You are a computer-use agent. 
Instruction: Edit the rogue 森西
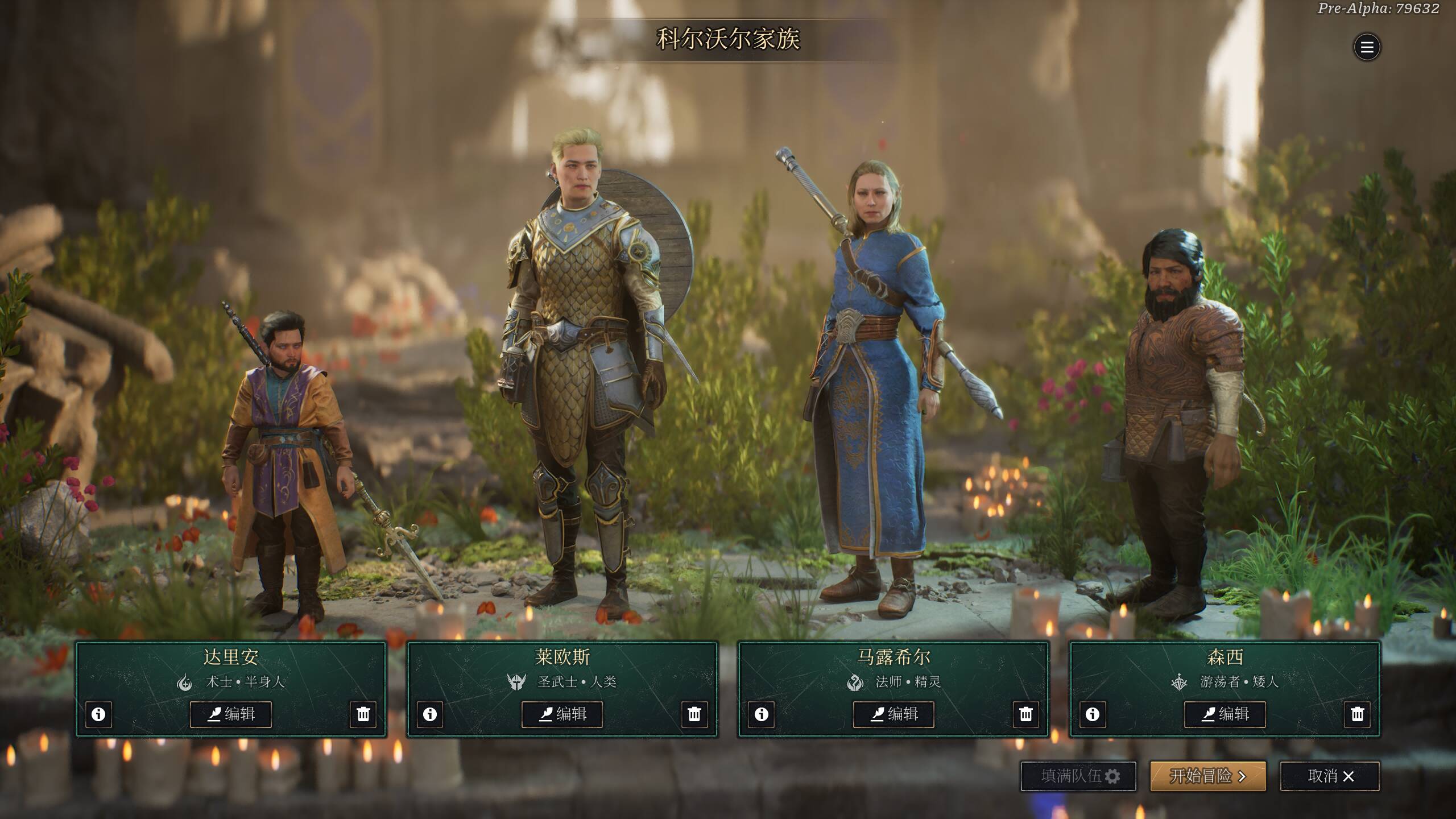click(x=1225, y=714)
